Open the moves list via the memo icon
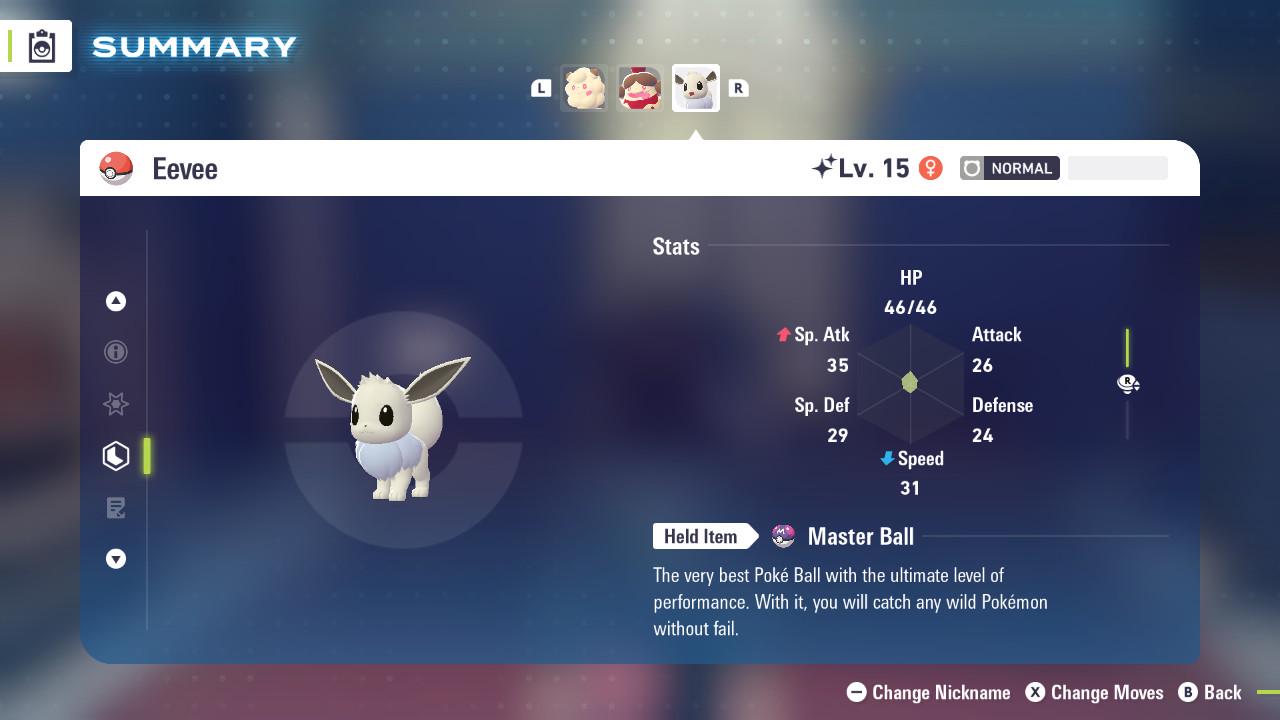 116,508
